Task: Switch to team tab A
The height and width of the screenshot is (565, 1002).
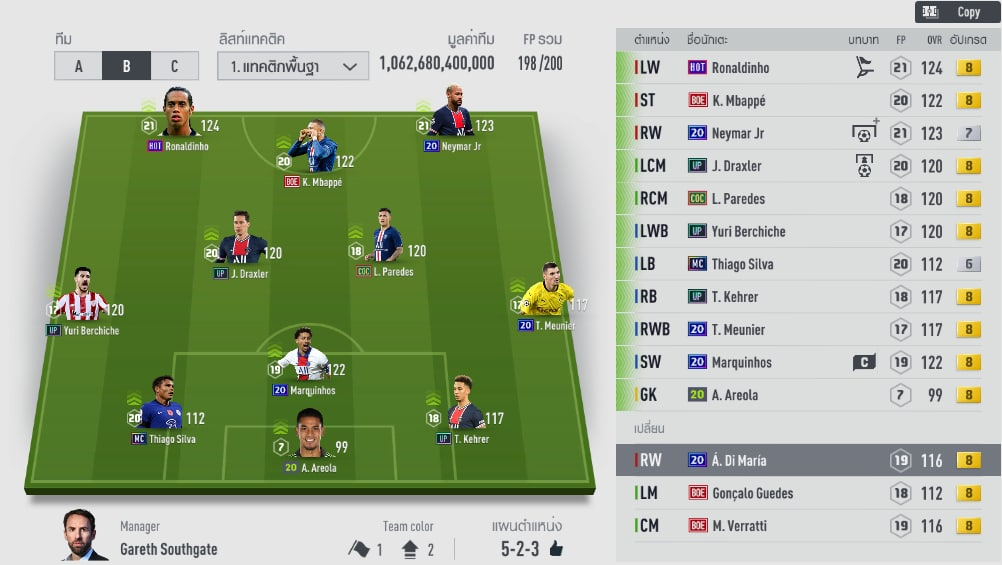Action: click(x=79, y=66)
